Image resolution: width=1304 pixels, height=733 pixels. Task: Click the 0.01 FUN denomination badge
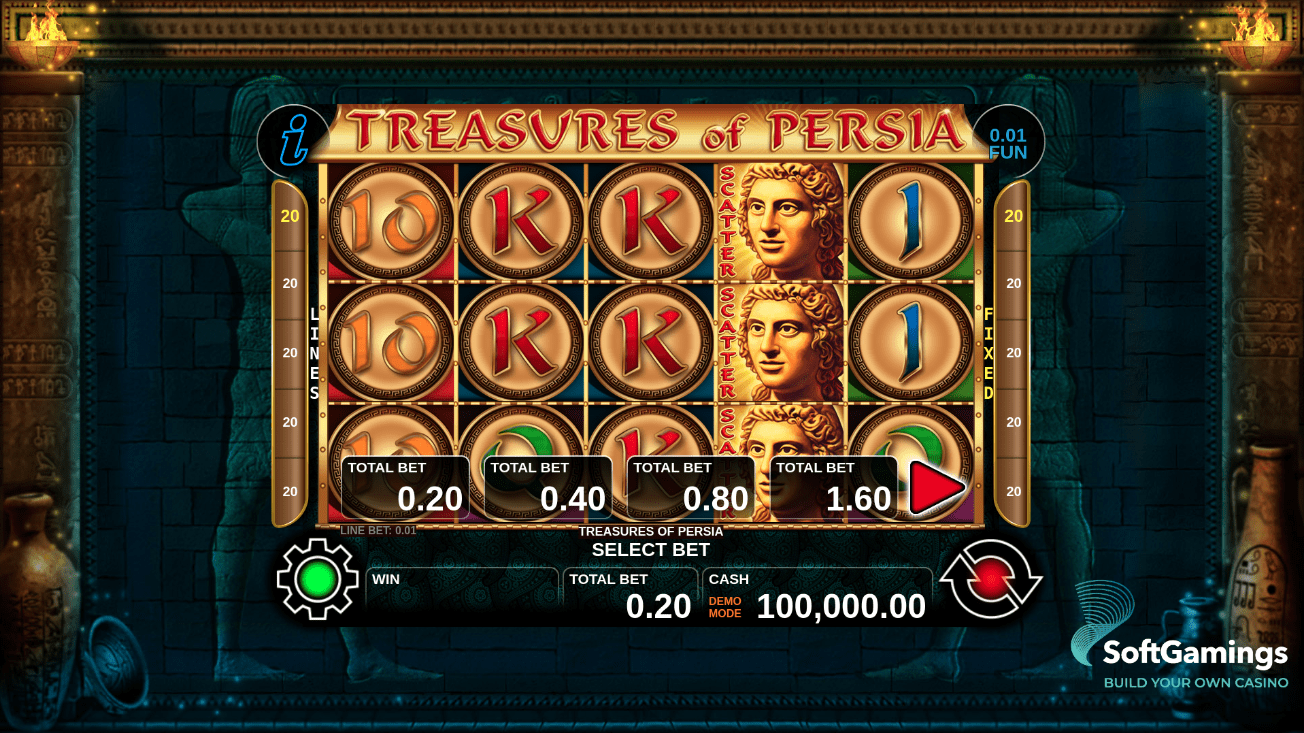[x=1006, y=140]
